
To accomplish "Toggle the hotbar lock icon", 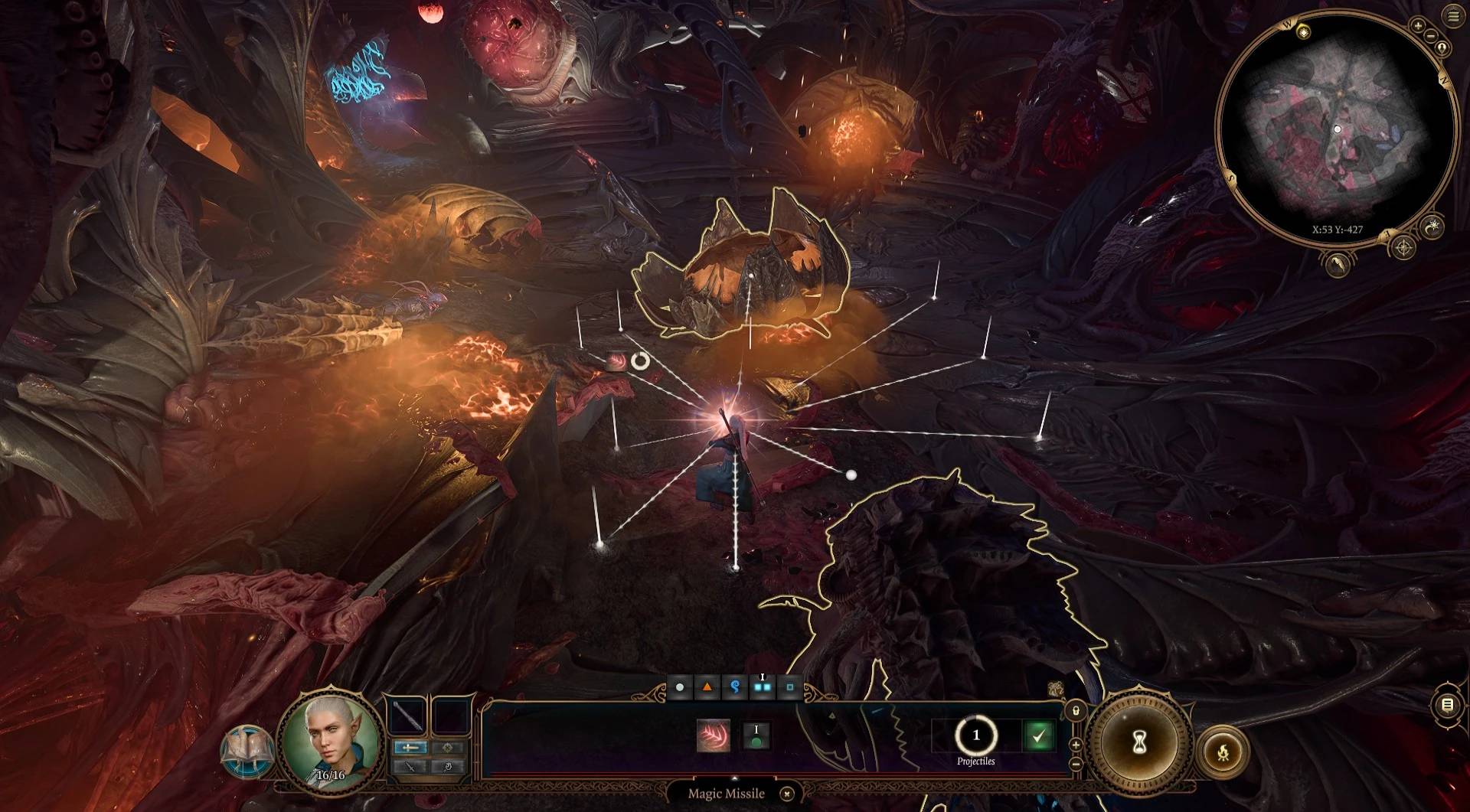I will tap(1076, 711).
